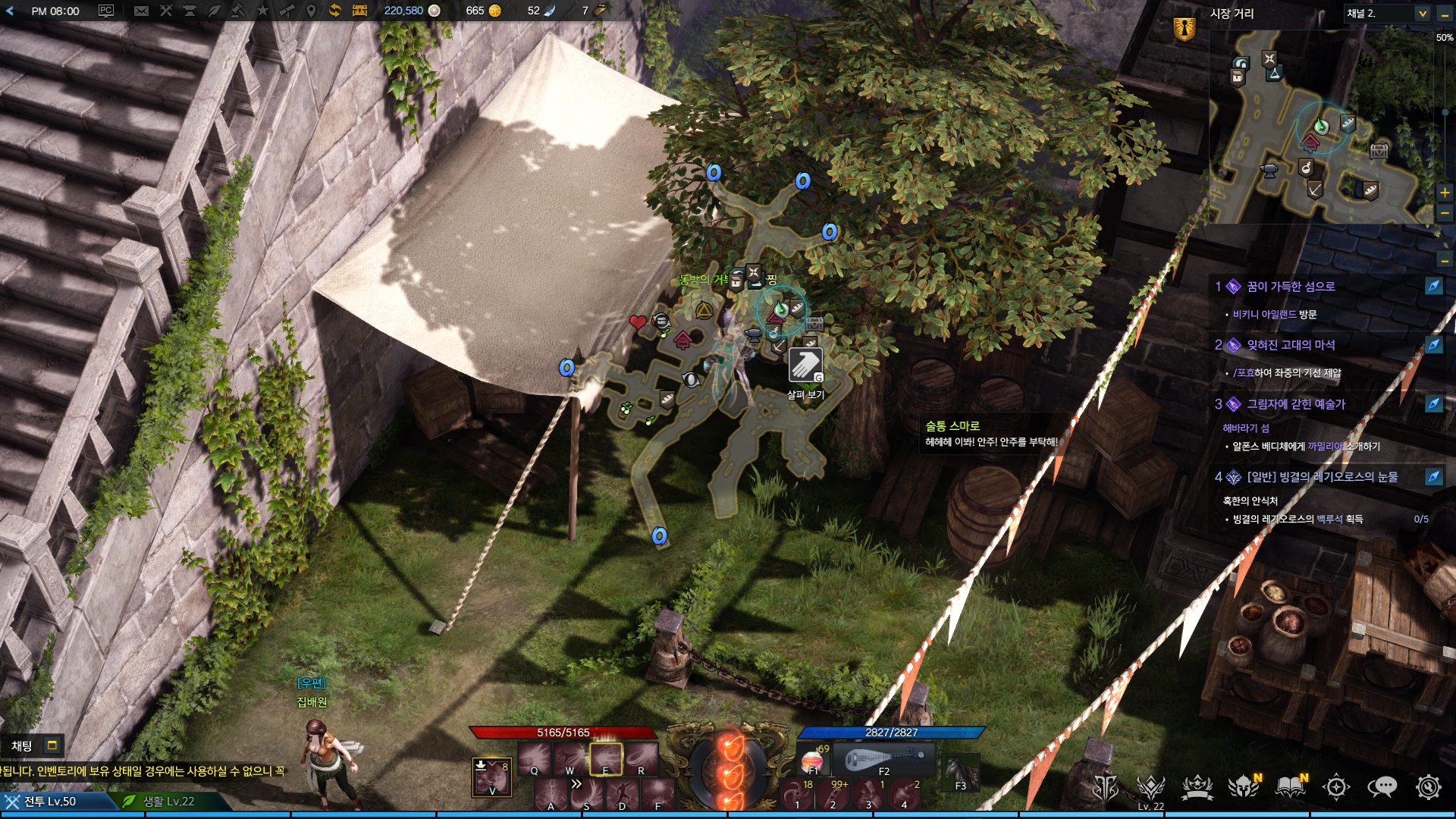This screenshot has width=1456, height=819.
Task: Select the quest 빙결의 레기오로스의 눈물
Action: [x=1322, y=477]
